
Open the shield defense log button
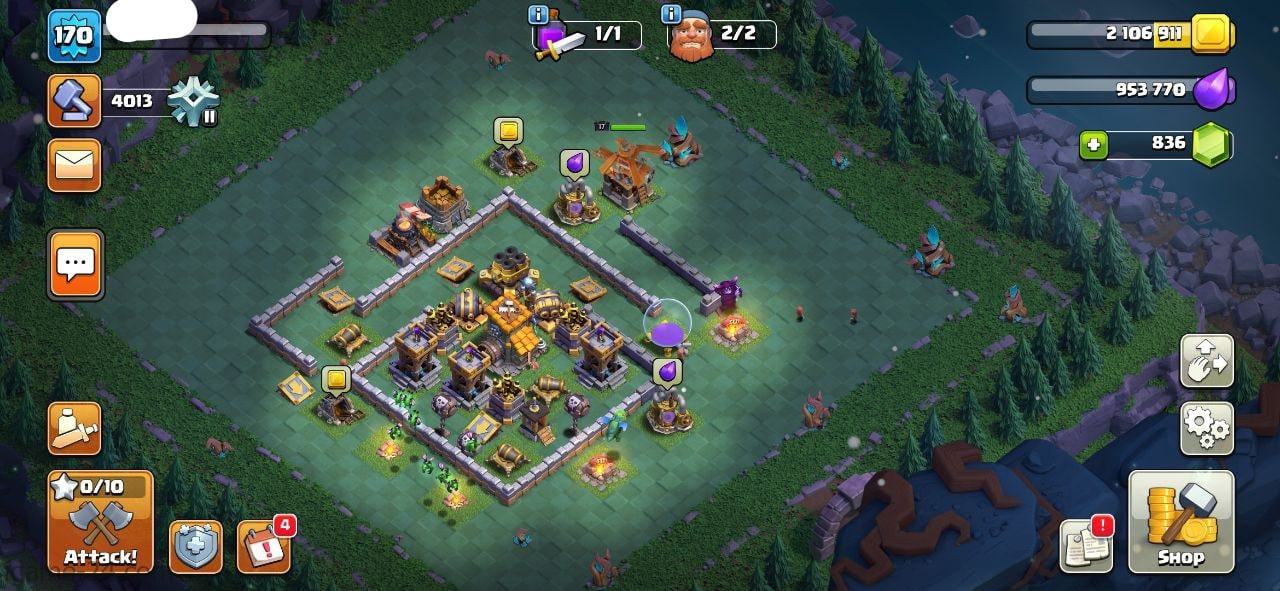pos(196,547)
